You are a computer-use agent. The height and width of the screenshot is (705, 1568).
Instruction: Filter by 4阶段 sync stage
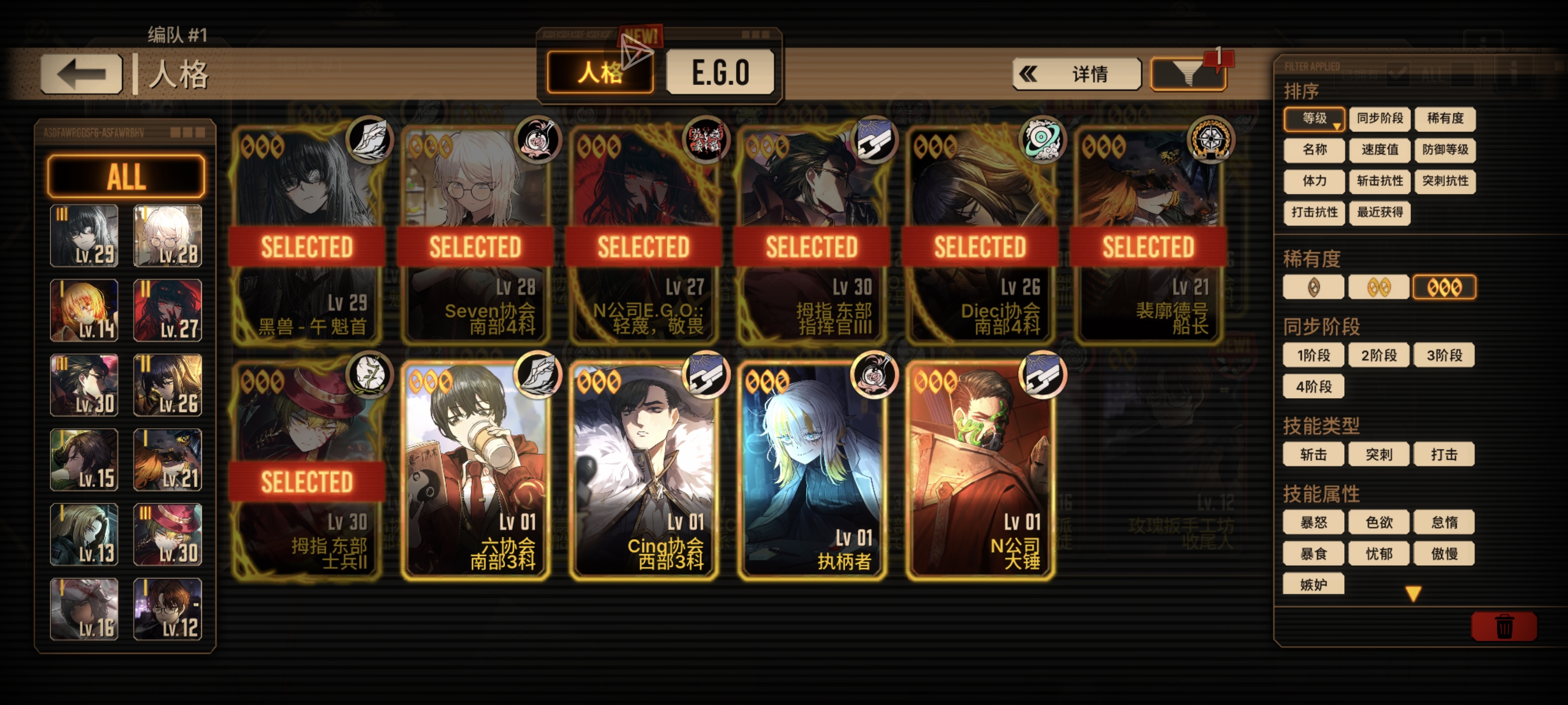1313,386
